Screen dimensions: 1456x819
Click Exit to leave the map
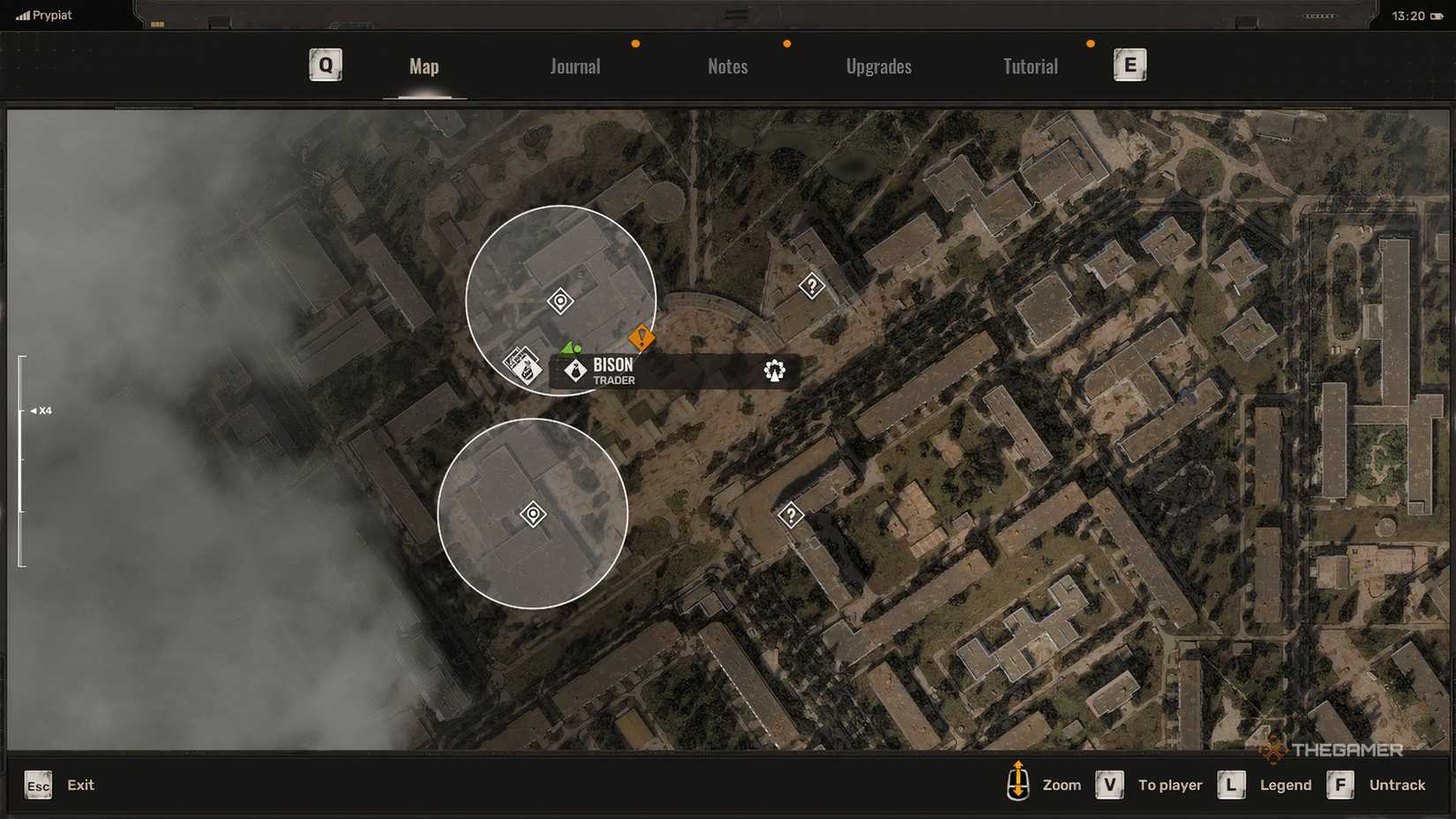point(80,785)
